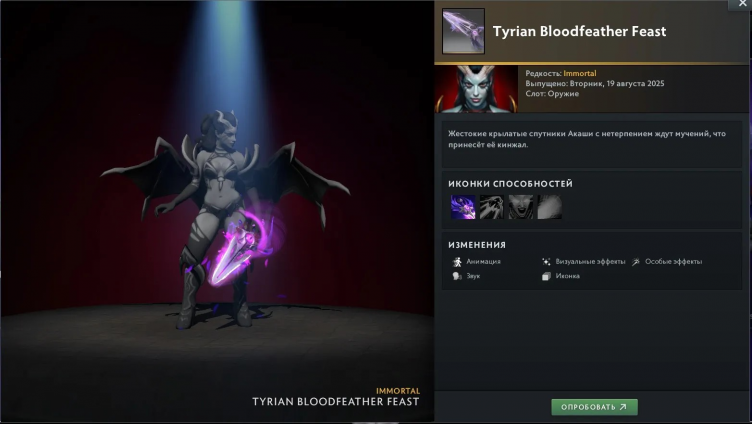The image size is (752, 424).
Task: Click the Tyrian Bloodfeather Feast item thumbnail
Action: coord(463,31)
